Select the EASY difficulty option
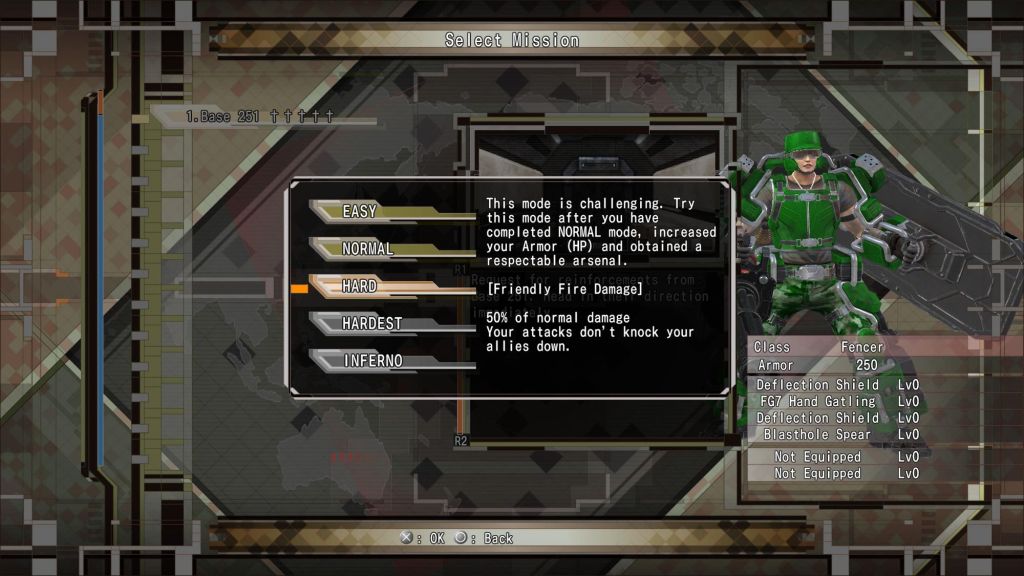Viewport: 1024px width, 576px height. pos(360,211)
